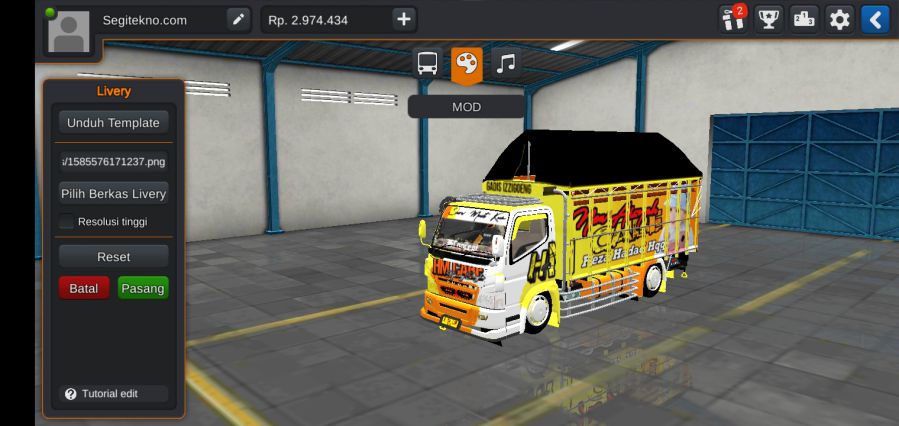Reset the livery
899x426 pixels.
(x=113, y=257)
